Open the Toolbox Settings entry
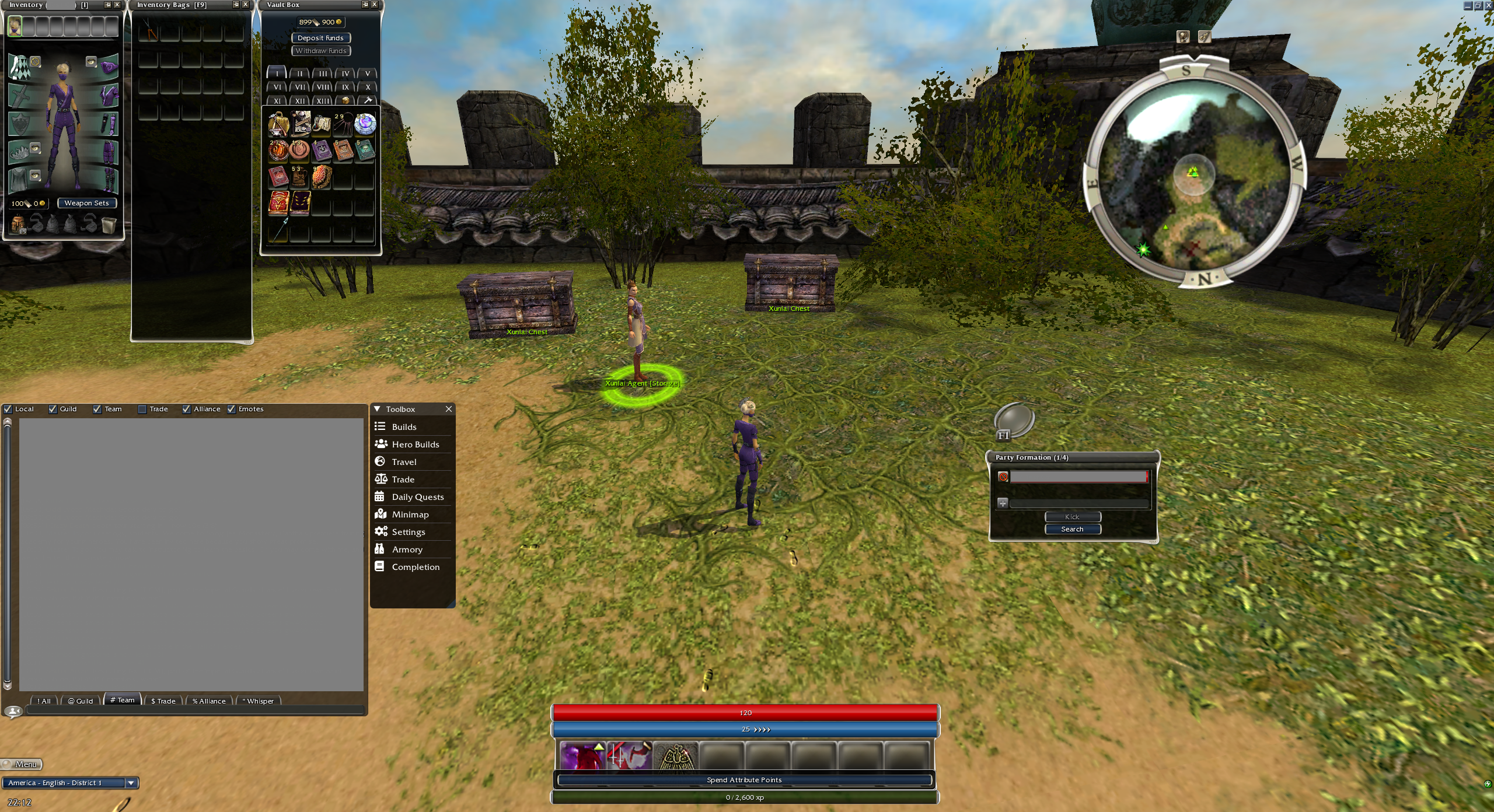Screen dimensions: 1494x812 [x=408, y=532]
